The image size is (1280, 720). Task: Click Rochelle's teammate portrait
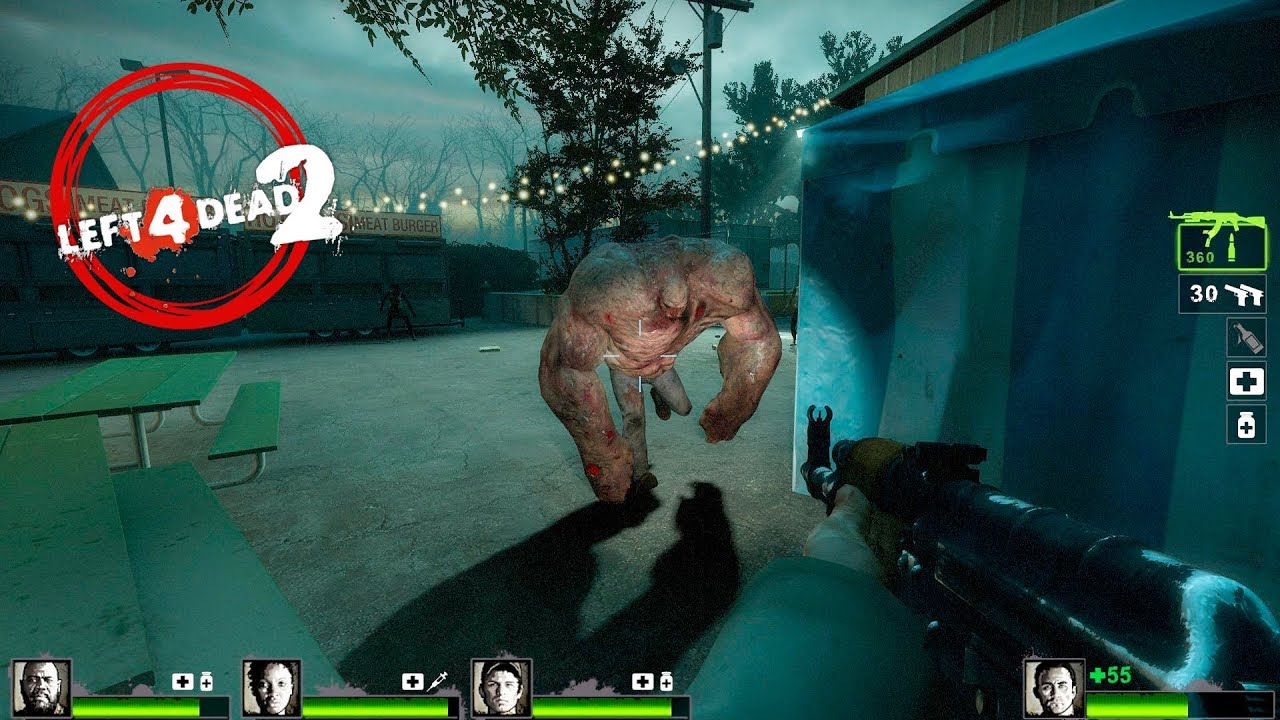click(x=271, y=687)
